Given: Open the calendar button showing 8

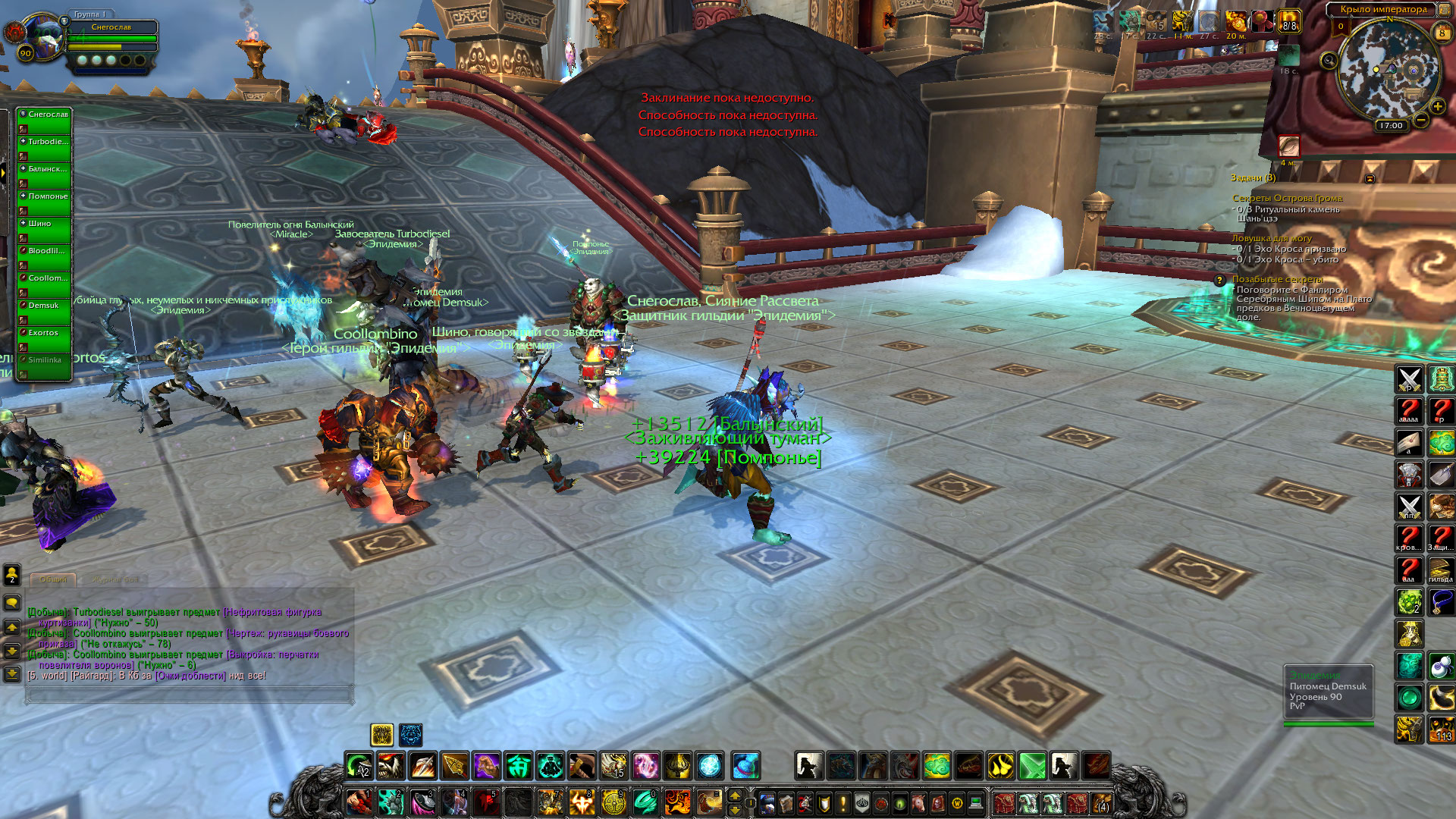Looking at the screenshot, I should coord(1442,33).
